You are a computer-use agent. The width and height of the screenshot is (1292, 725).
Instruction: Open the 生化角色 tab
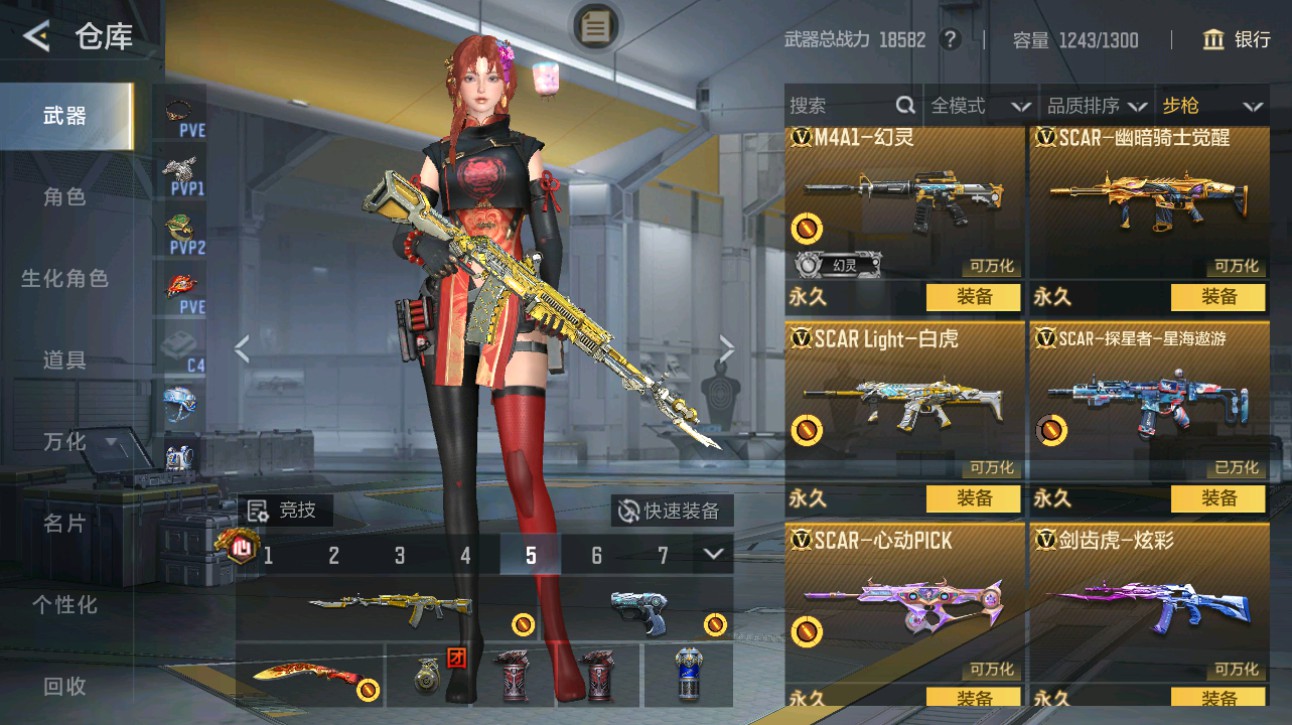65,279
